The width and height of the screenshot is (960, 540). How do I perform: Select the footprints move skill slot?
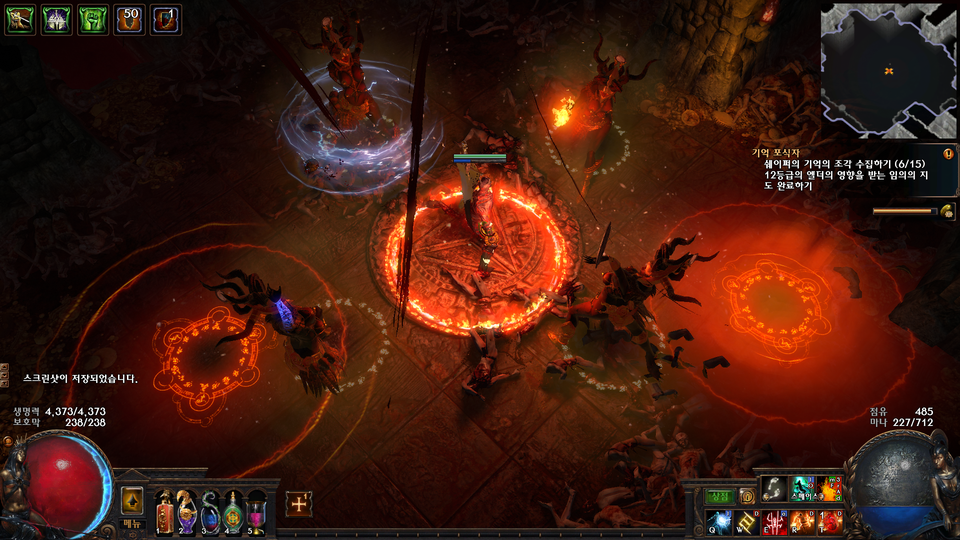tap(774, 488)
